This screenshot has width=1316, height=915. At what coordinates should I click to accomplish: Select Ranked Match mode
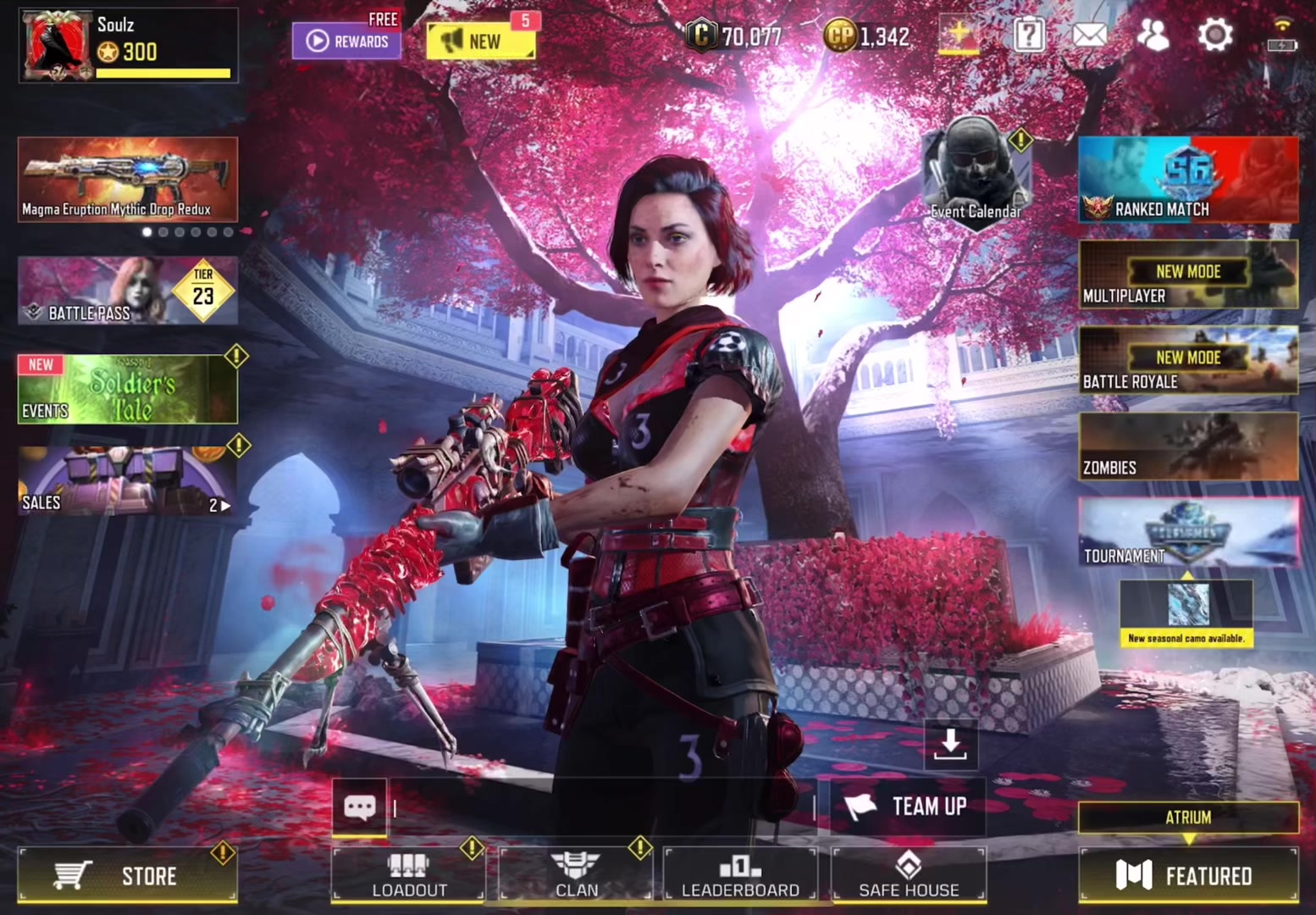[x=1187, y=180]
